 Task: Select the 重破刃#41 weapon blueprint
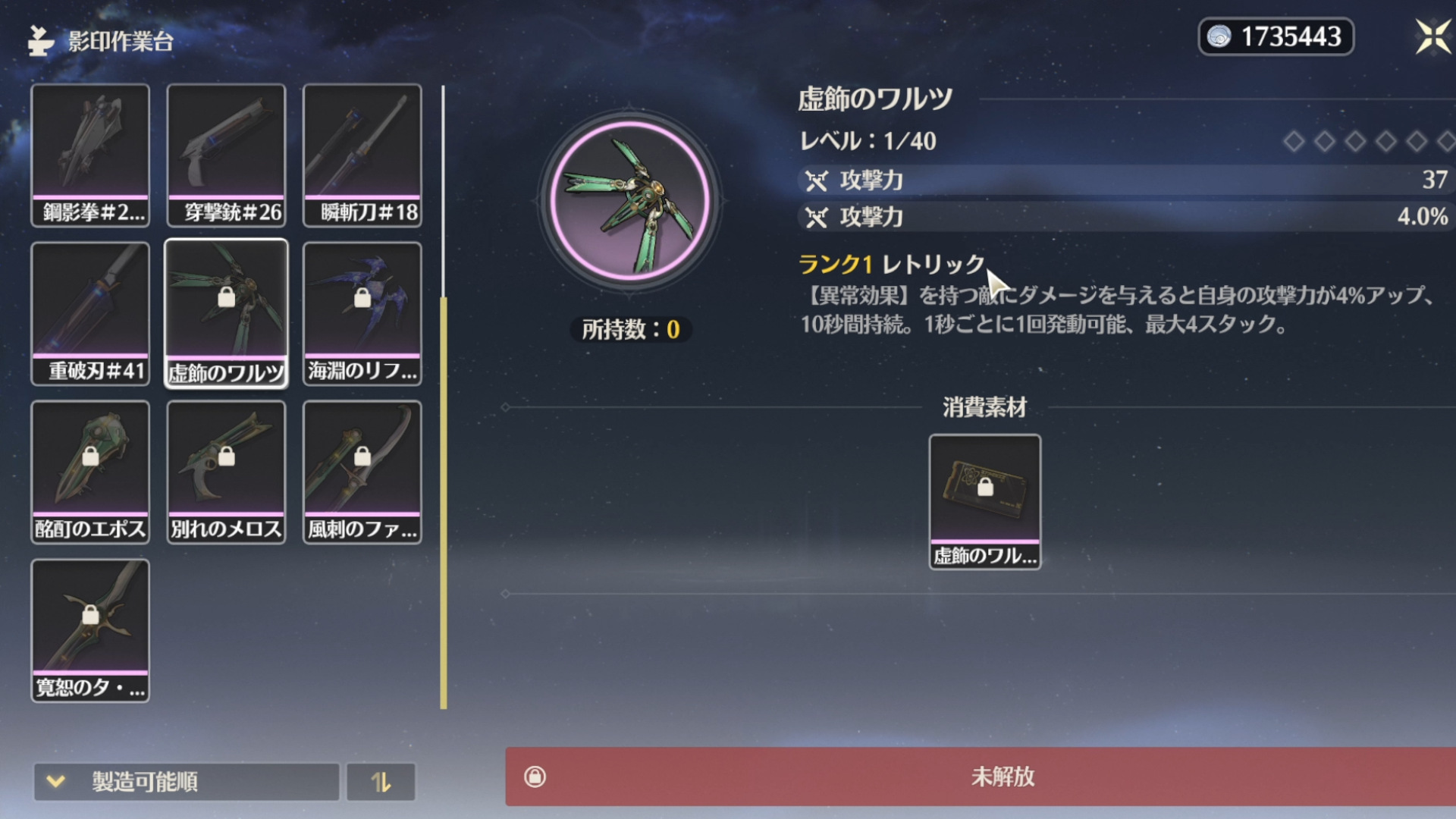[x=90, y=314]
